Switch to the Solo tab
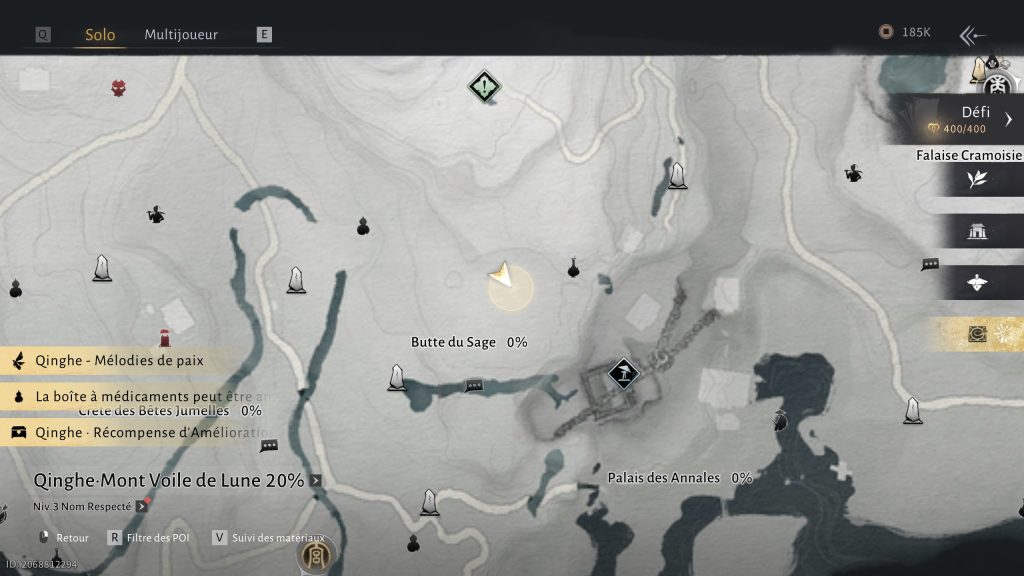 tap(100, 35)
